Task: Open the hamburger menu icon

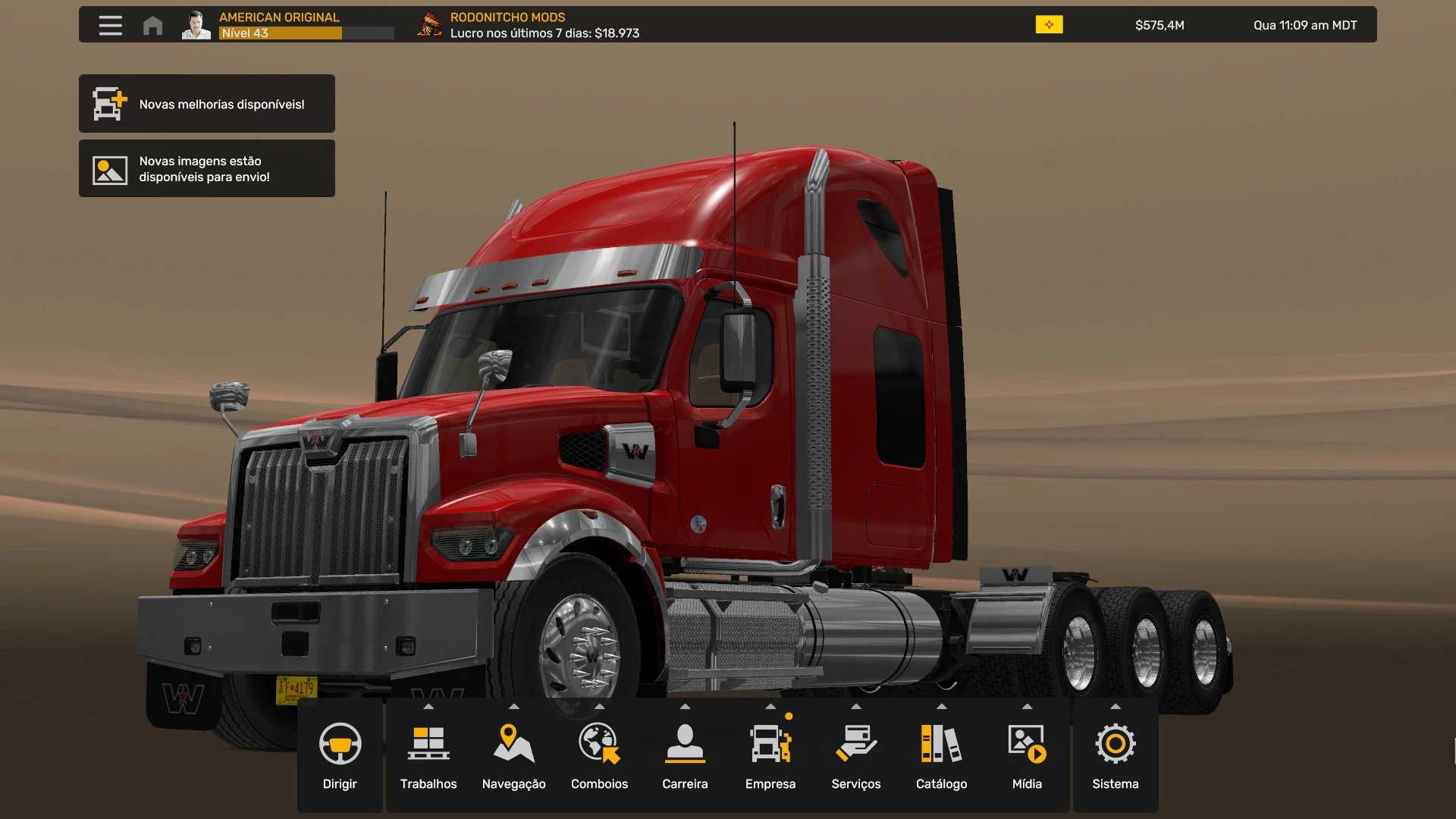Action: pos(110,25)
